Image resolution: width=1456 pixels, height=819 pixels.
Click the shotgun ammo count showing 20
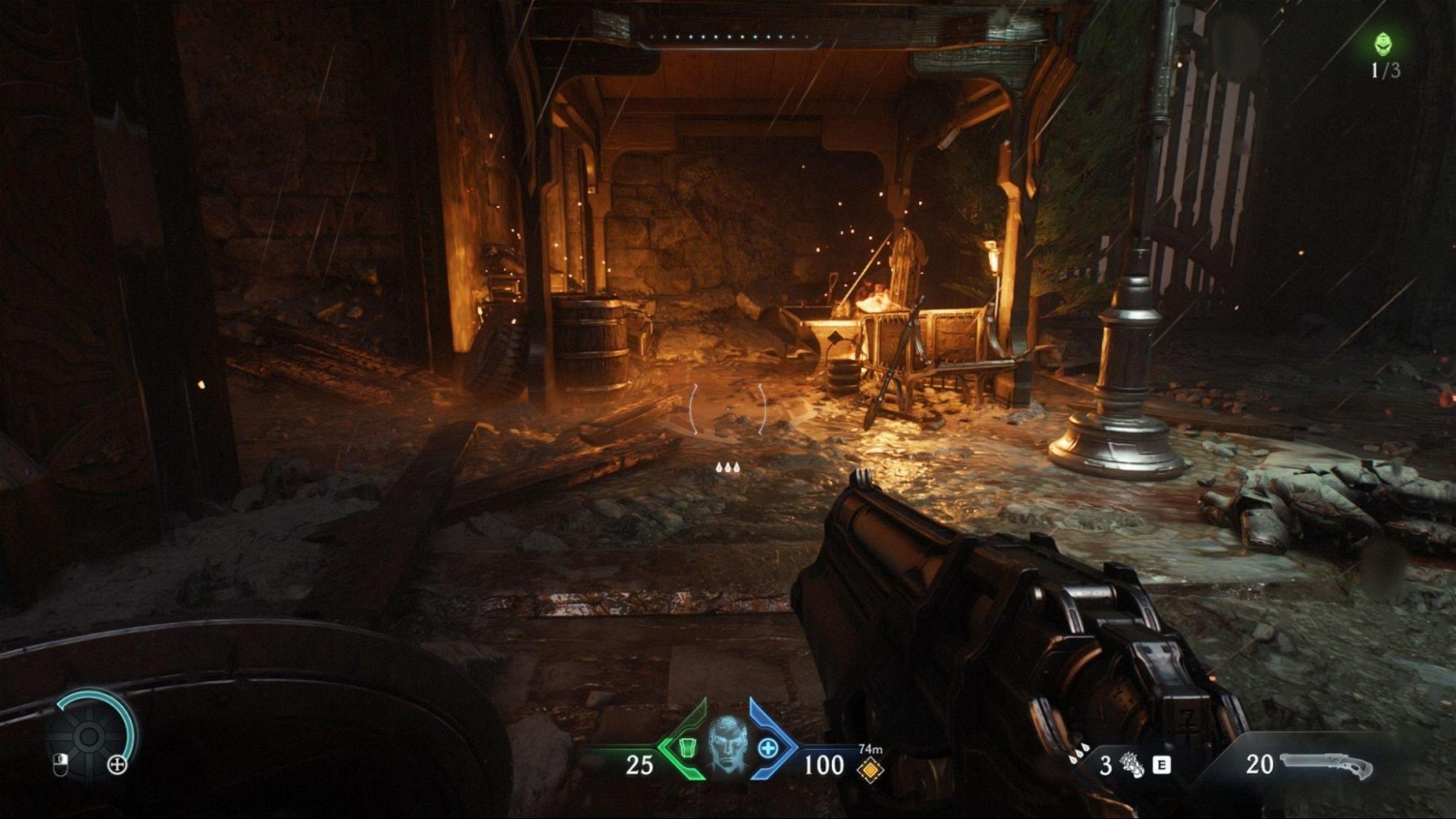[1259, 764]
